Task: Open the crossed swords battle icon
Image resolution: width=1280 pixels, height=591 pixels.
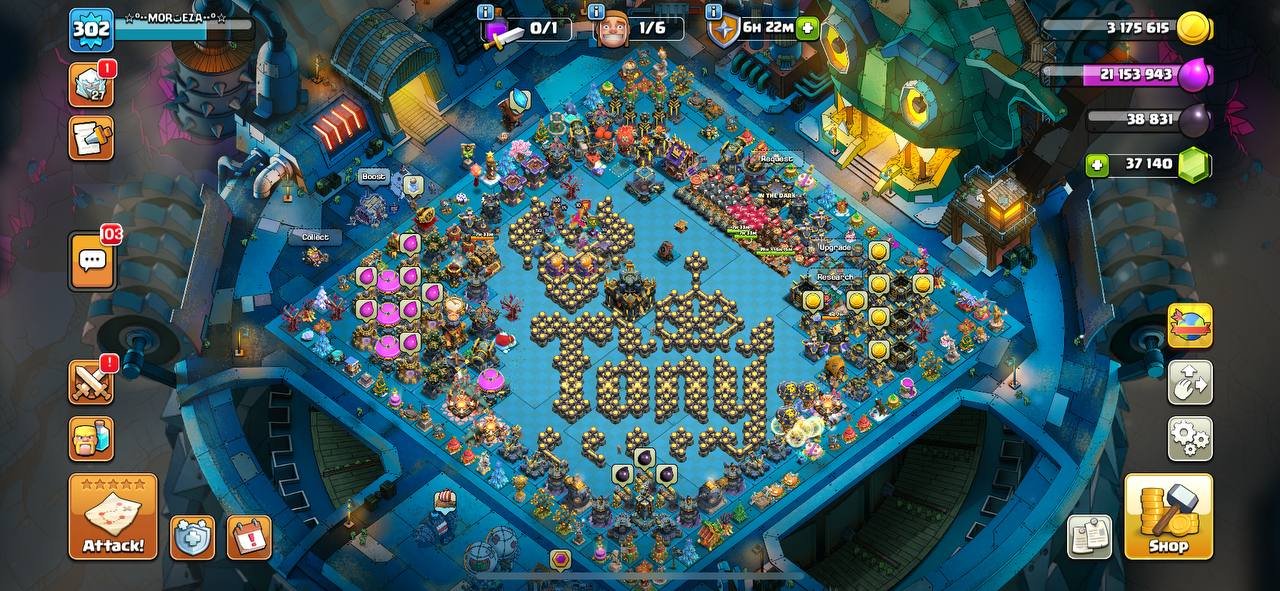Action: point(90,381)
